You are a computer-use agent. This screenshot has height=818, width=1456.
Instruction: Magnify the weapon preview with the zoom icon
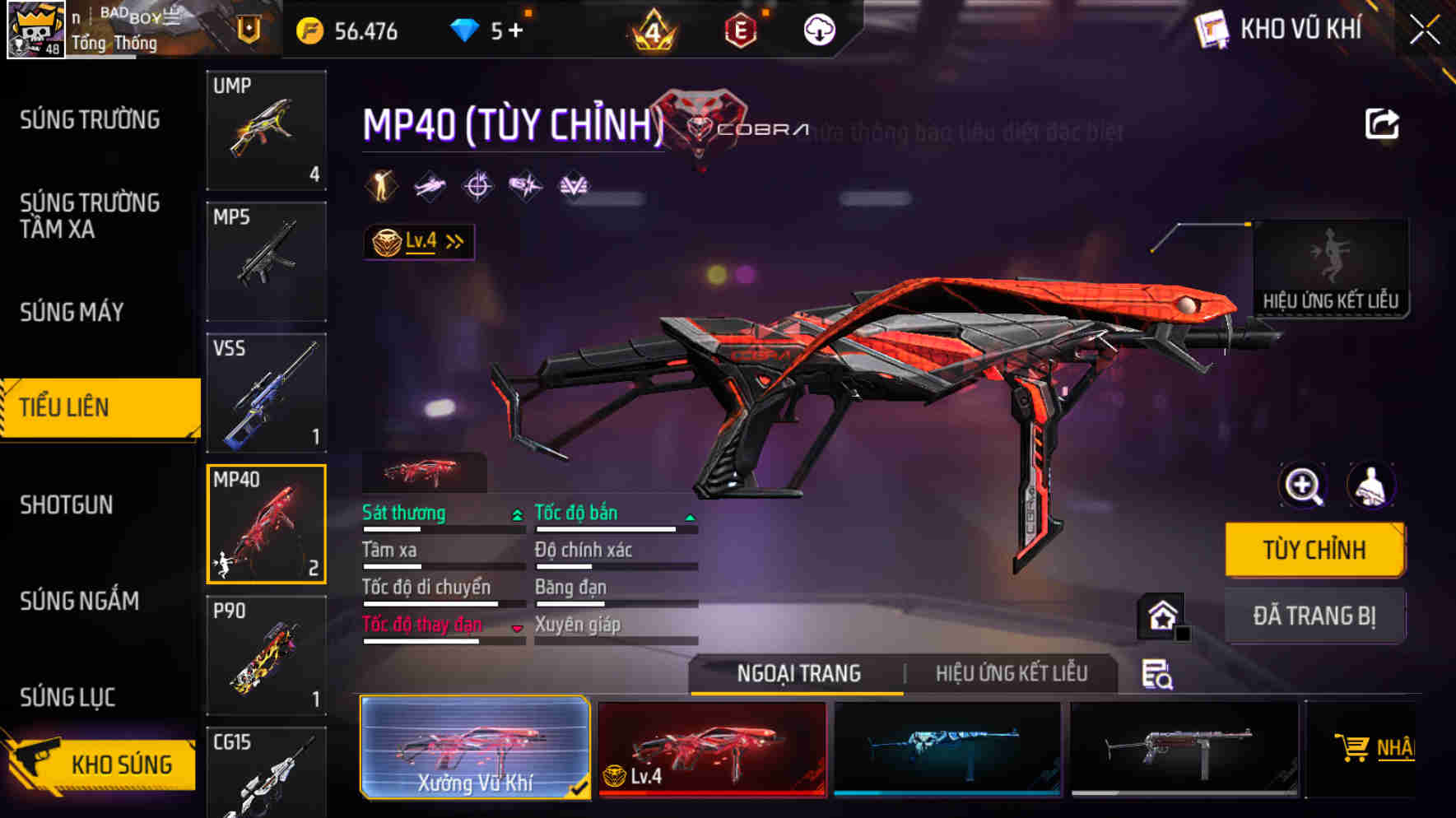[1301, 486]
